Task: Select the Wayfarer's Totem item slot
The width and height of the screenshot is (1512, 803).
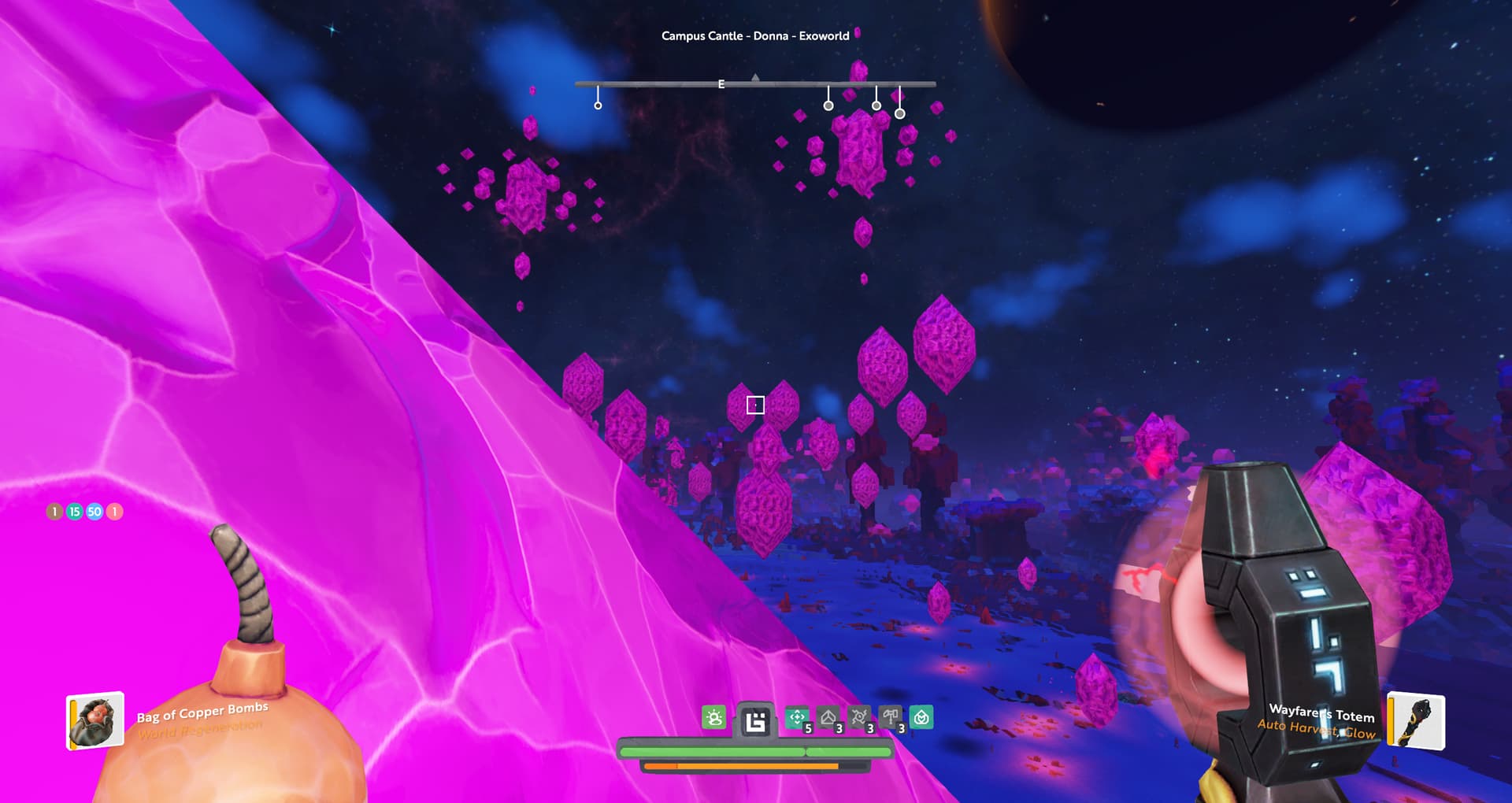Action: pos(1415,720)
